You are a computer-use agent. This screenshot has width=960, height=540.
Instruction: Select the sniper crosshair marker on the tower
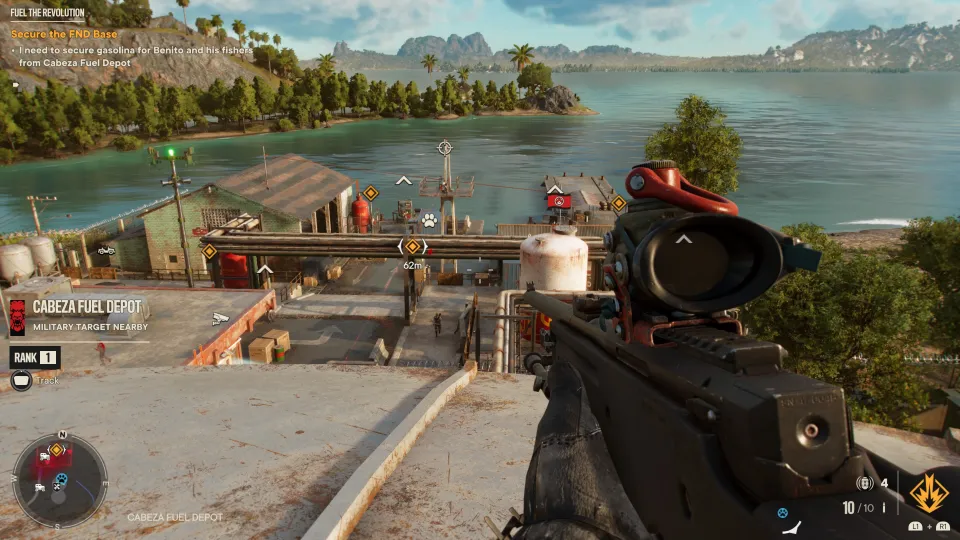pos(445,148)
